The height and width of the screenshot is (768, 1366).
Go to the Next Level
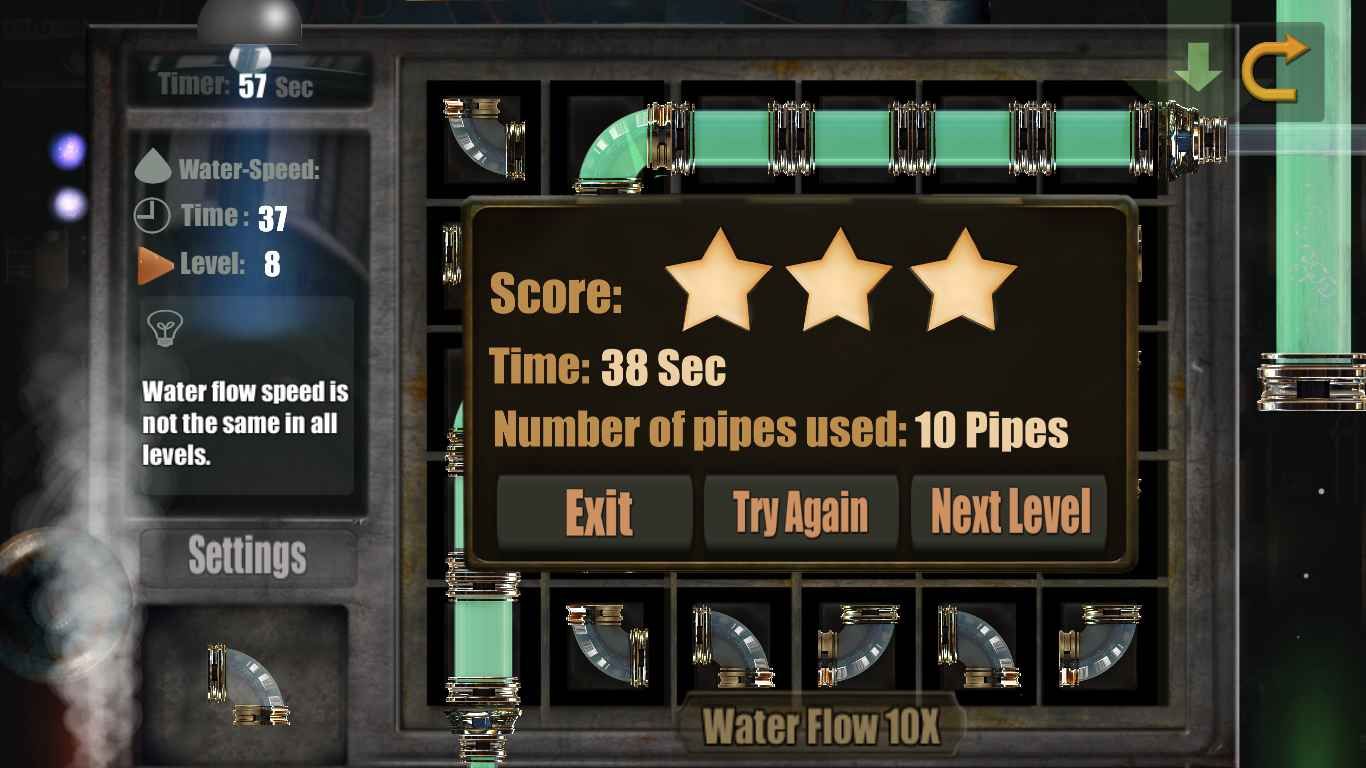1010,513
